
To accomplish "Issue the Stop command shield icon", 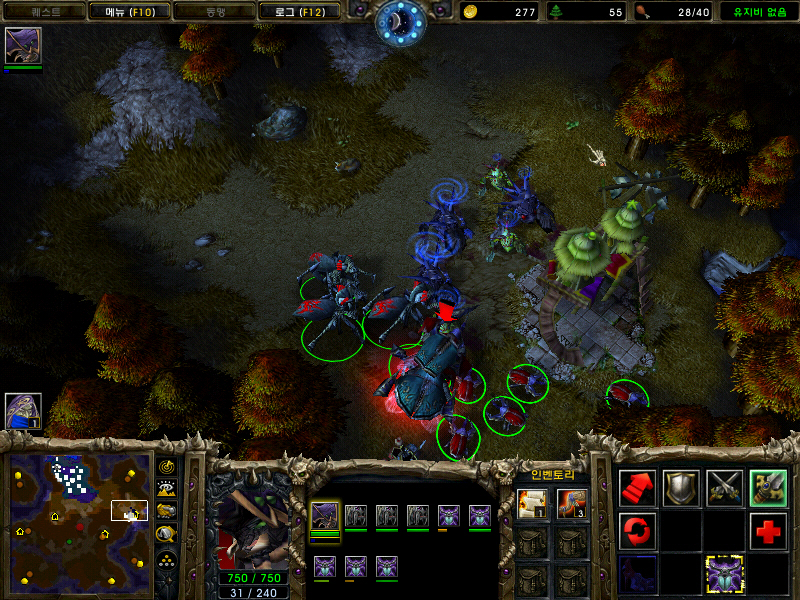I will (x=681, y=487).
